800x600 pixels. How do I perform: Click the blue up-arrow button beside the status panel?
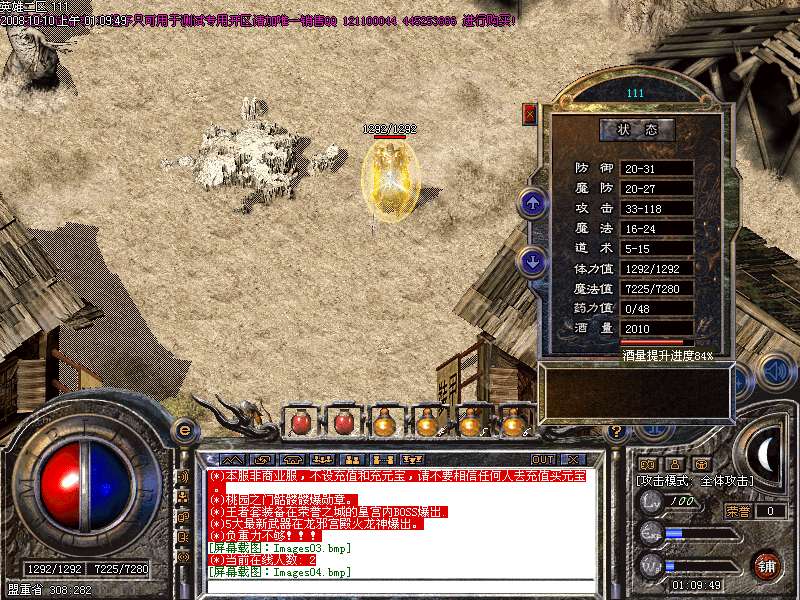tap(532, 205)
